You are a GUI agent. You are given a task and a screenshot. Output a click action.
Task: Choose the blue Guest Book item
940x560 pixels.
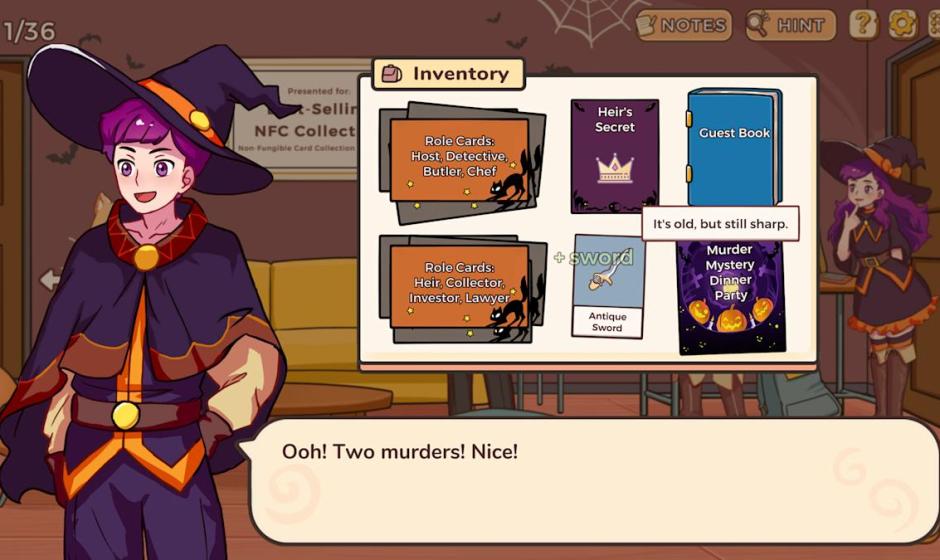tap(733, 146)
